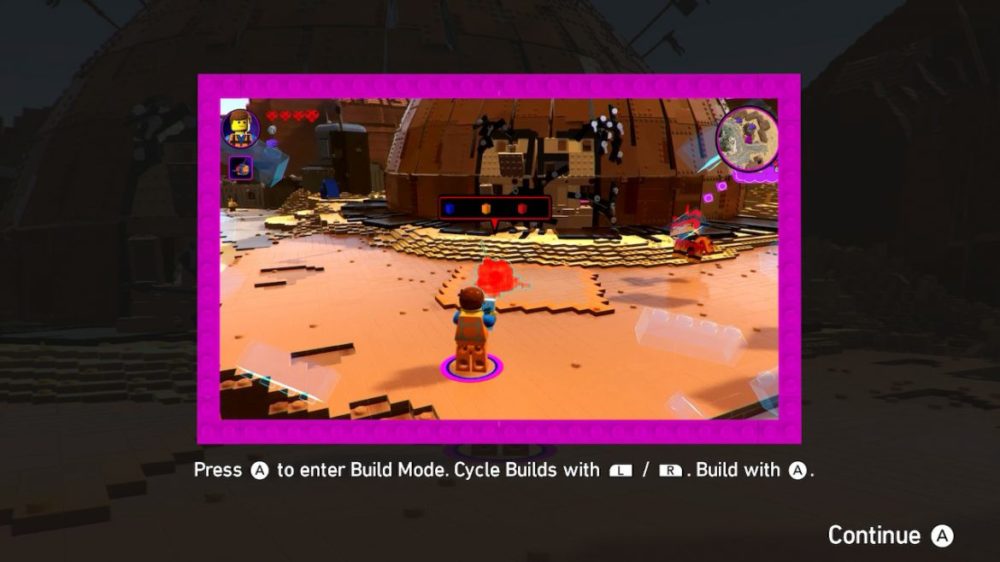Click Emmet's character portrait in the preview
This screenshot has height=562, width=1000.
coord(240,128)
